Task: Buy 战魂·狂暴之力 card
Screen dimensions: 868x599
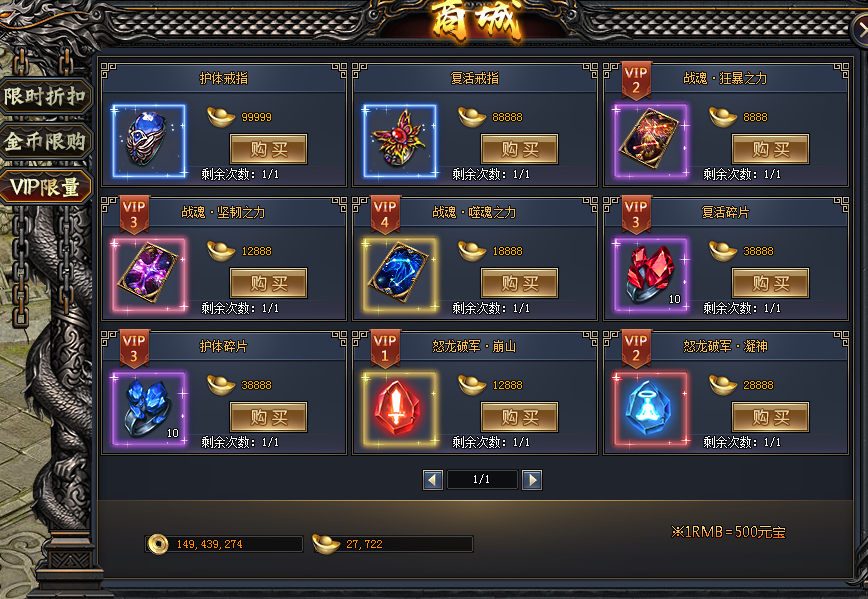Action: click(x=770, y=149)
